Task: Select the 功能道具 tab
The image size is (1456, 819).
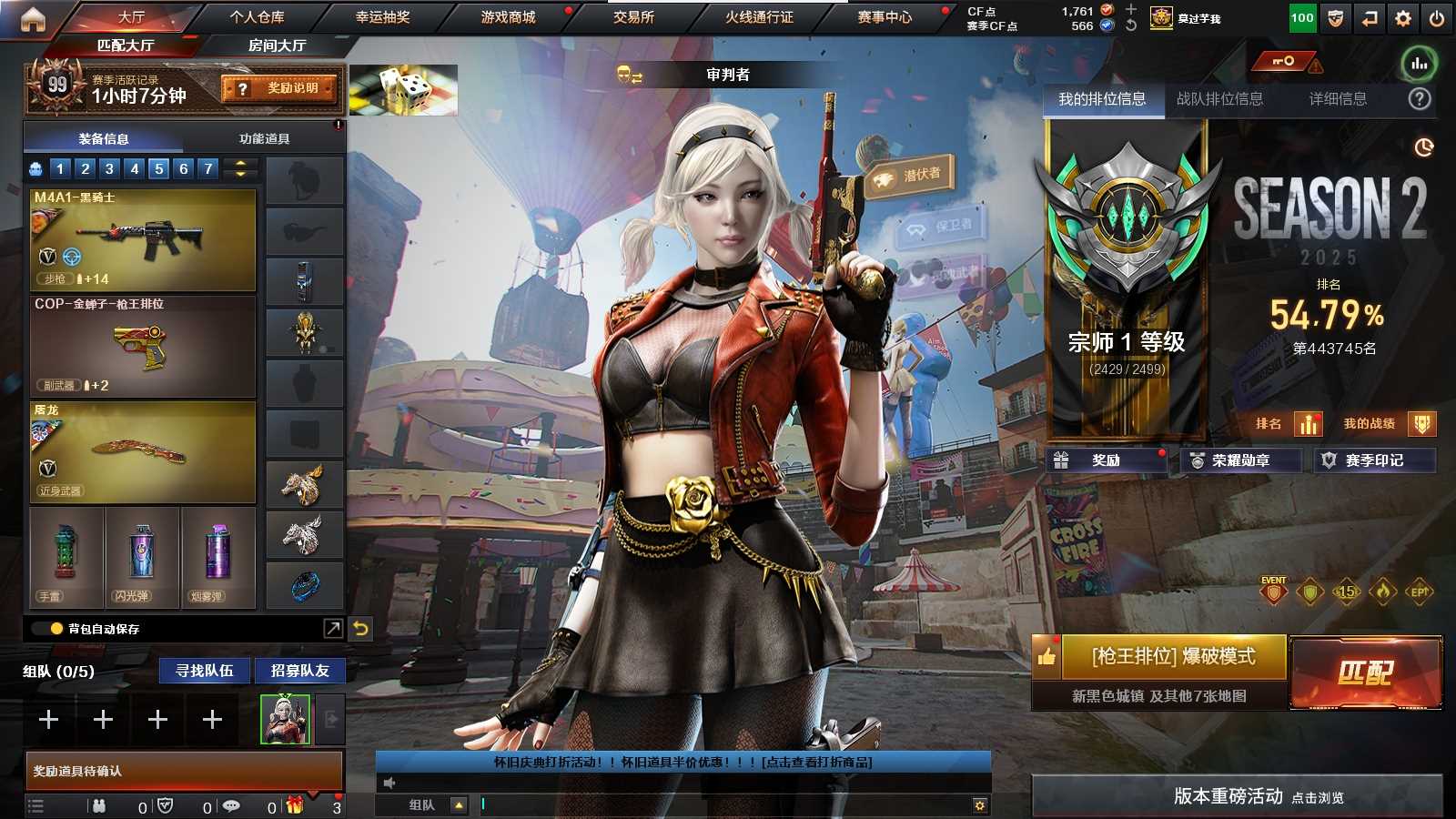Action: point(264,138)
